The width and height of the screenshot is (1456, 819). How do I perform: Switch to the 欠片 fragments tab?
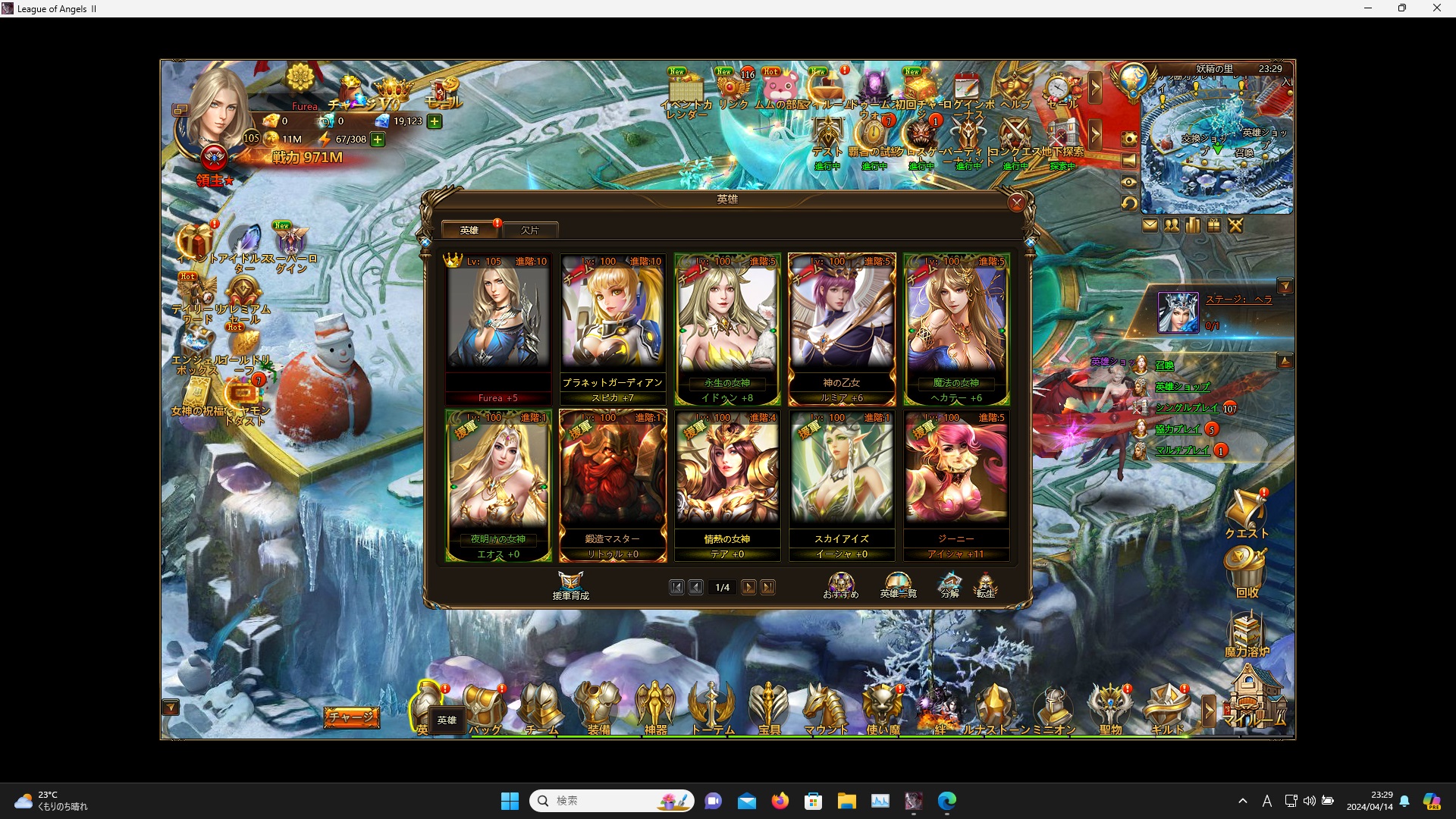[531, 230]
